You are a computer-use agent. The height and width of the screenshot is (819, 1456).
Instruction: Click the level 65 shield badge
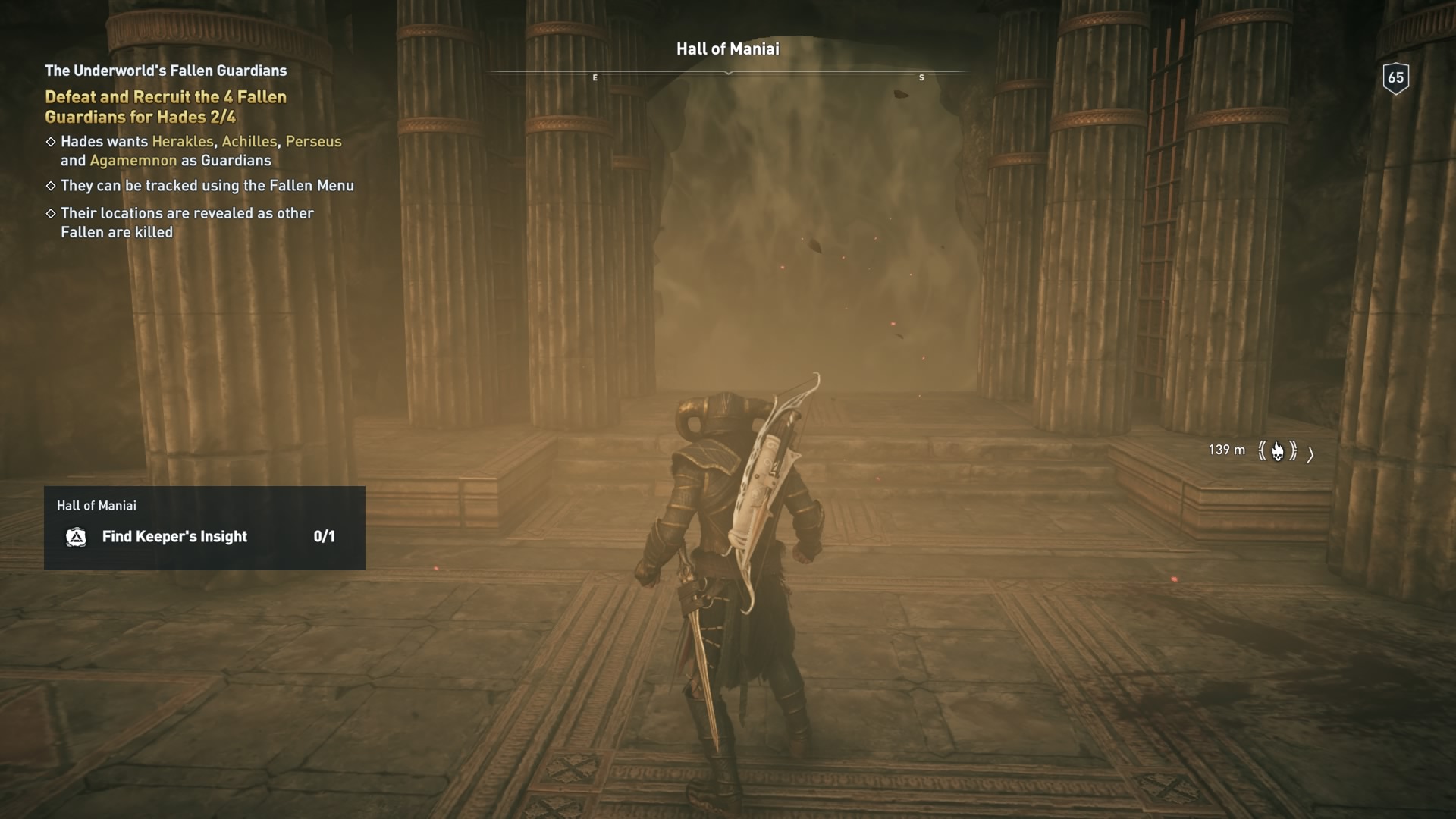(x=1395, y=76)
